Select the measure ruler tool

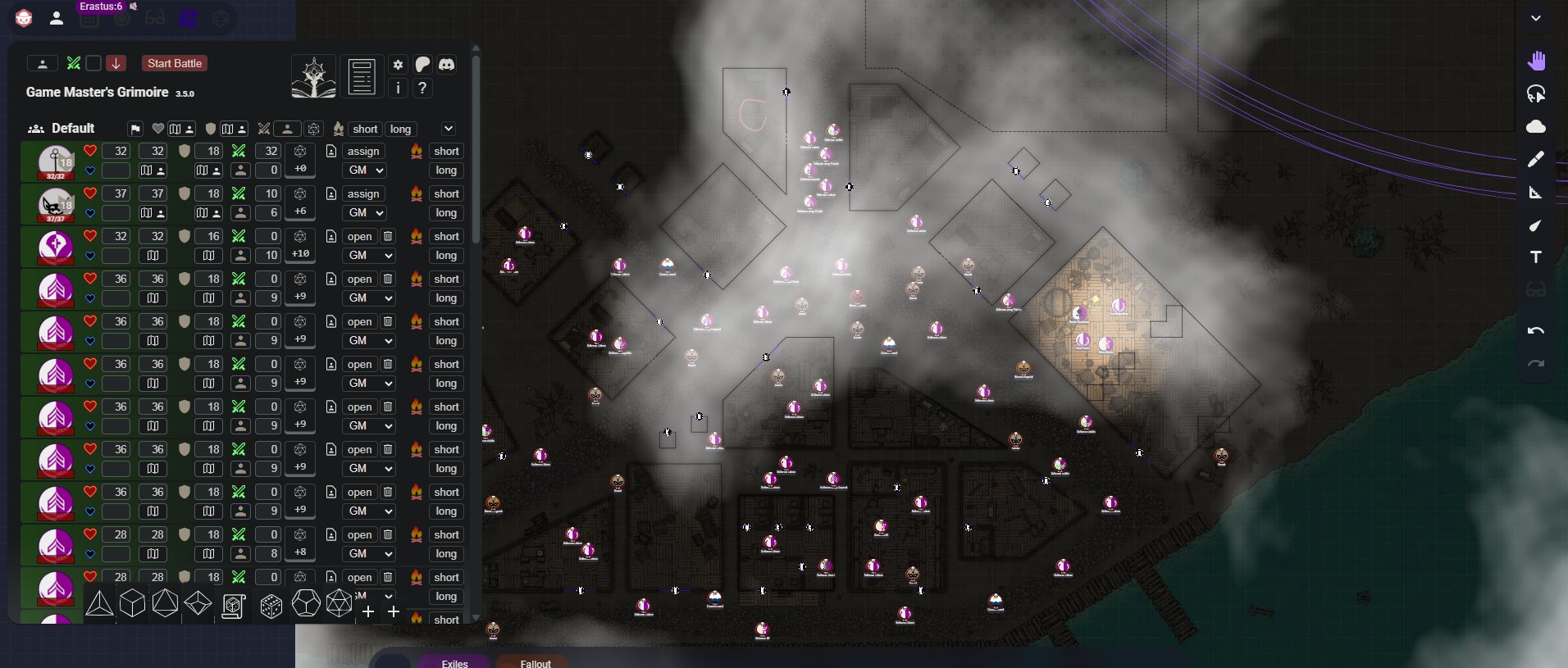click(x=1536, y=192)
